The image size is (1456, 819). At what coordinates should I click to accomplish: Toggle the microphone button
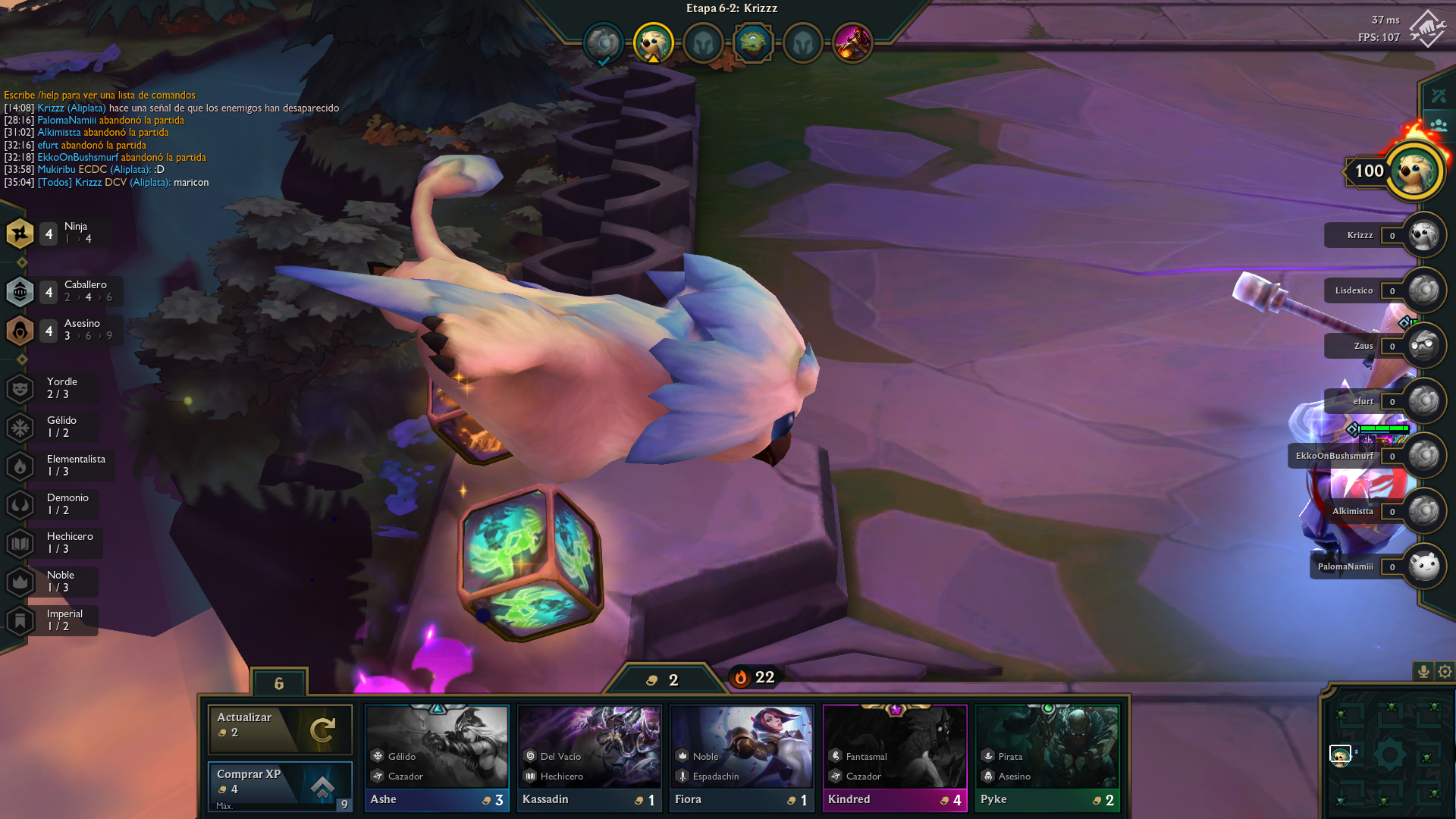(1423, 672)
